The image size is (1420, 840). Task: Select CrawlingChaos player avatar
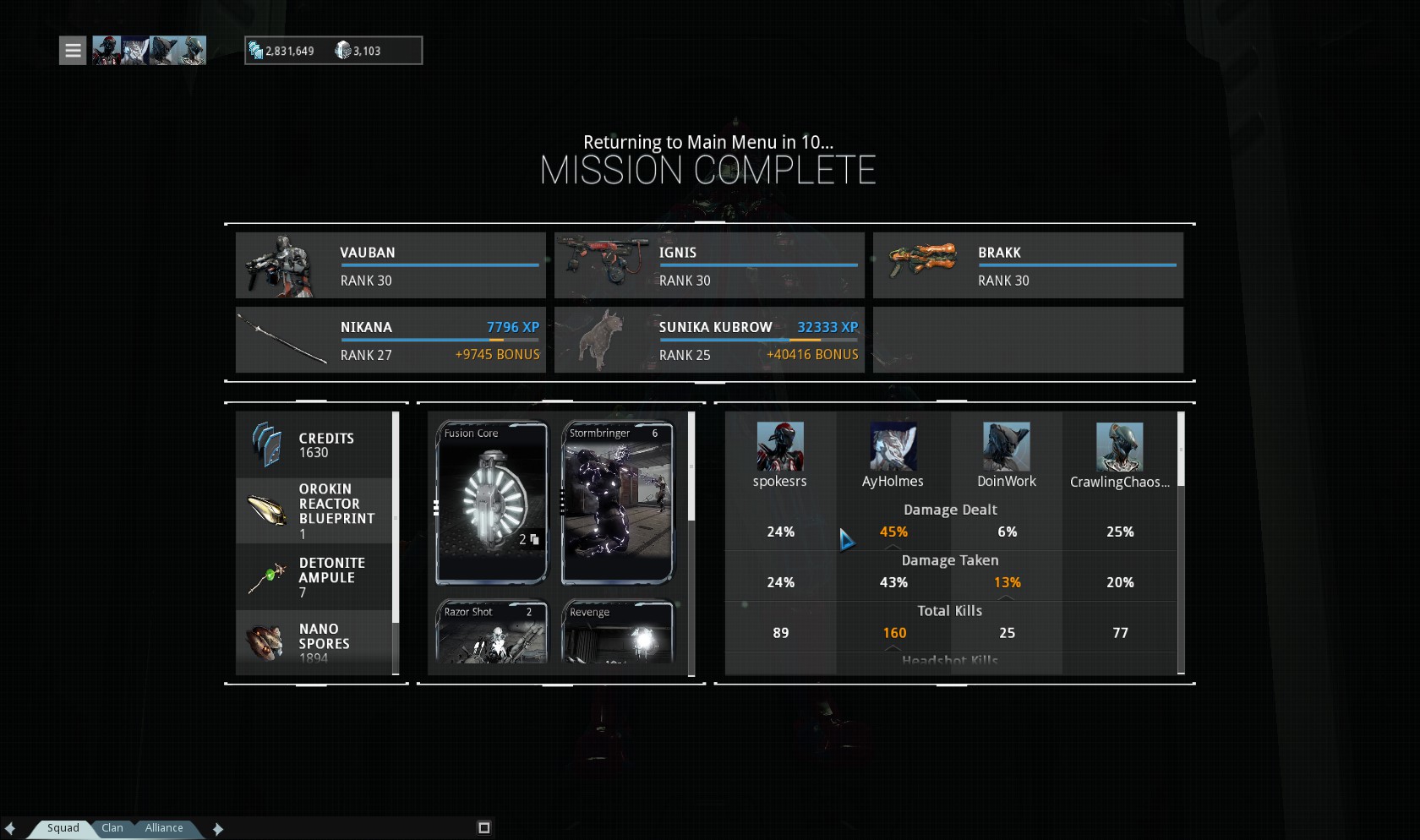(1119, 447)
